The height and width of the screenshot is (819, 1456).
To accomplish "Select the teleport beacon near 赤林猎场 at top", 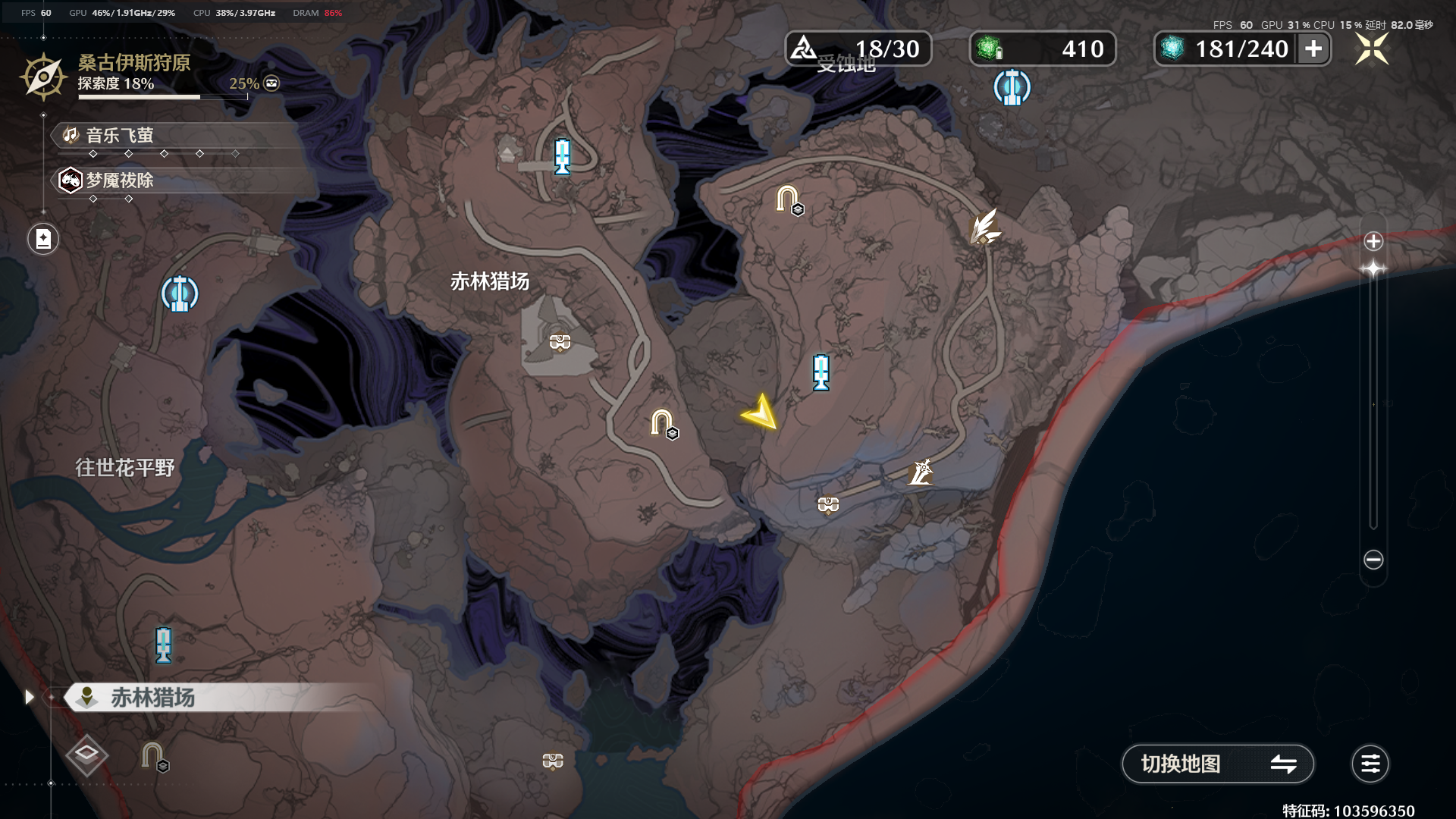I will pos(562,155).
